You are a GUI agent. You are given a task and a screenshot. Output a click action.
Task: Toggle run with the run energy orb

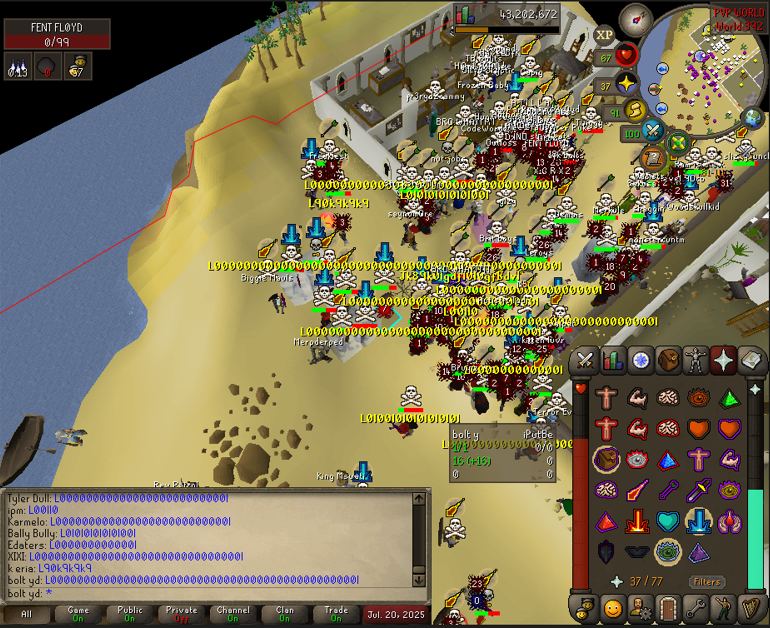[x=634, y=110]
